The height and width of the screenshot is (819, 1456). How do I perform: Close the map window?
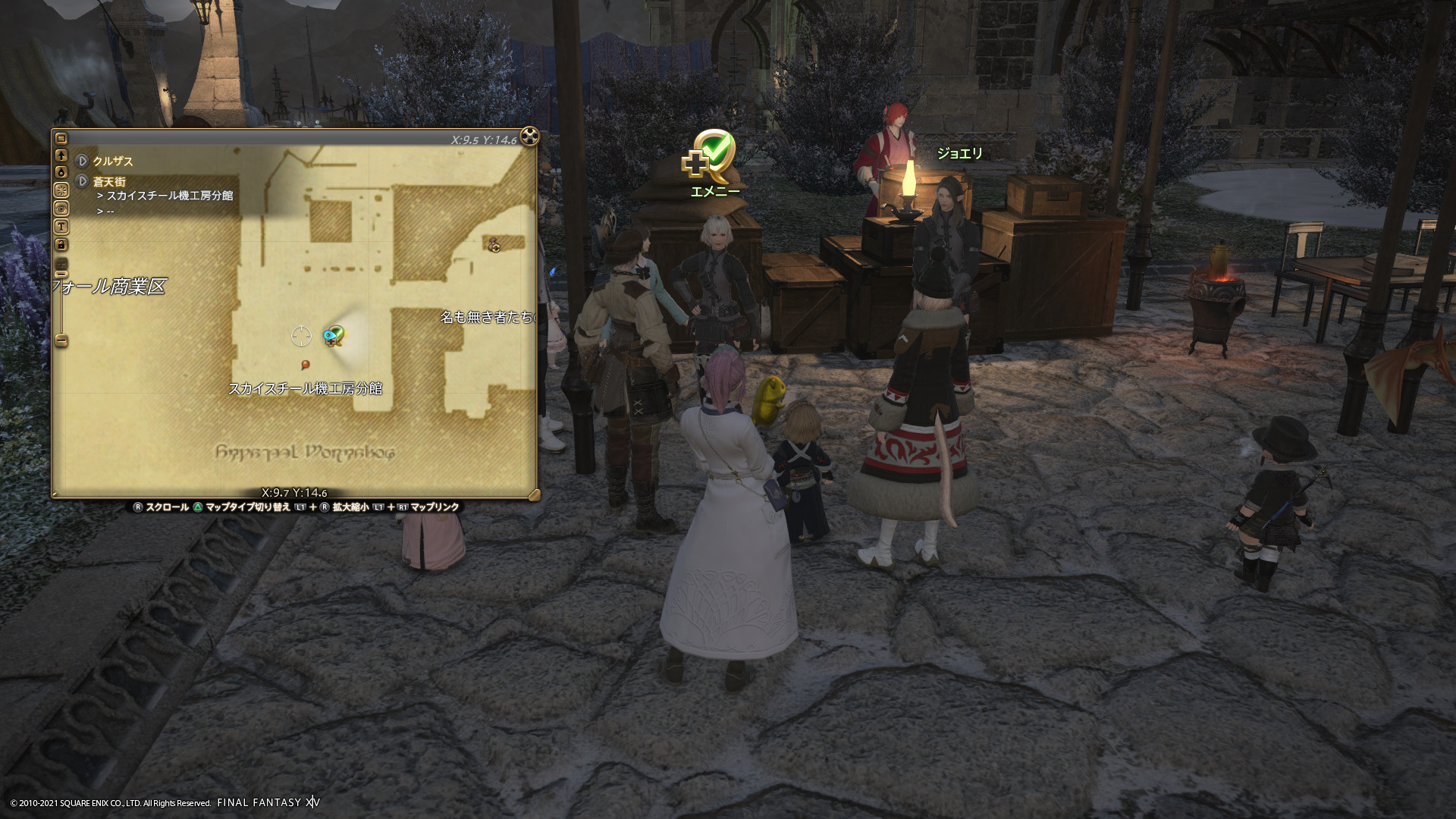529,136
